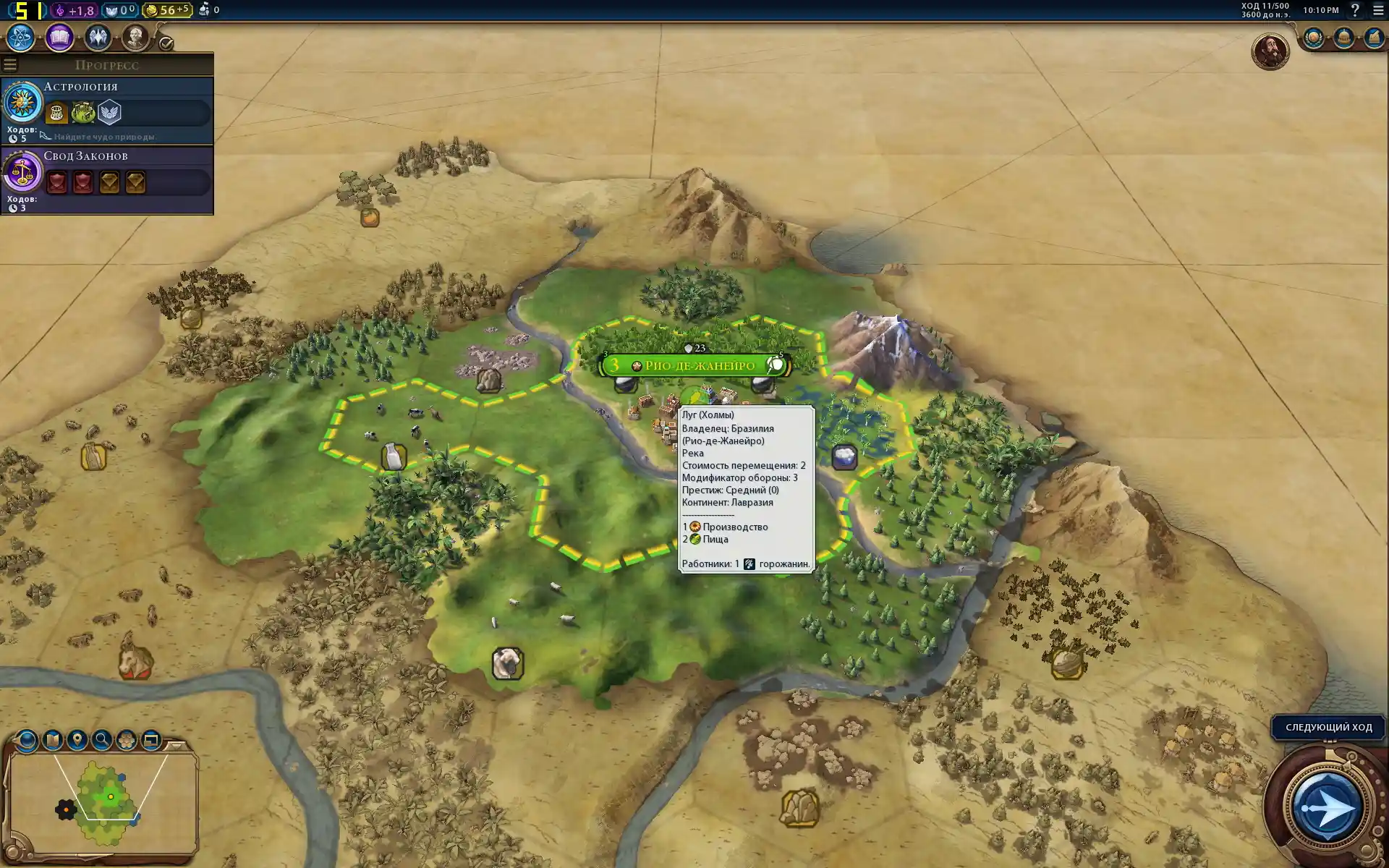Open the leader portrait diplomacy ribbon
Screen dimensions: 1389x868
click(1270, 51)
